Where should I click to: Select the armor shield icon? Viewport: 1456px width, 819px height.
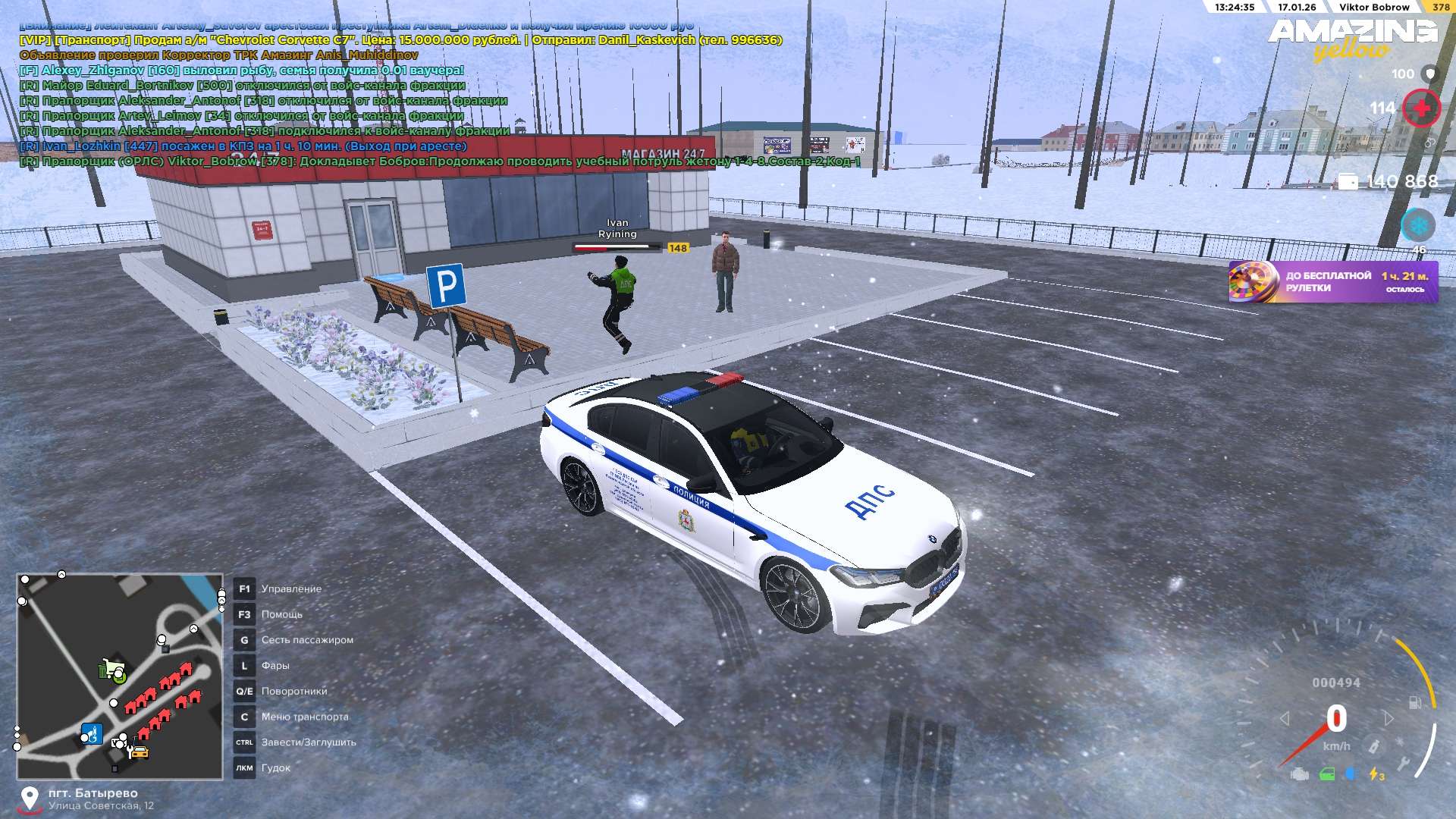[1430, 74]
